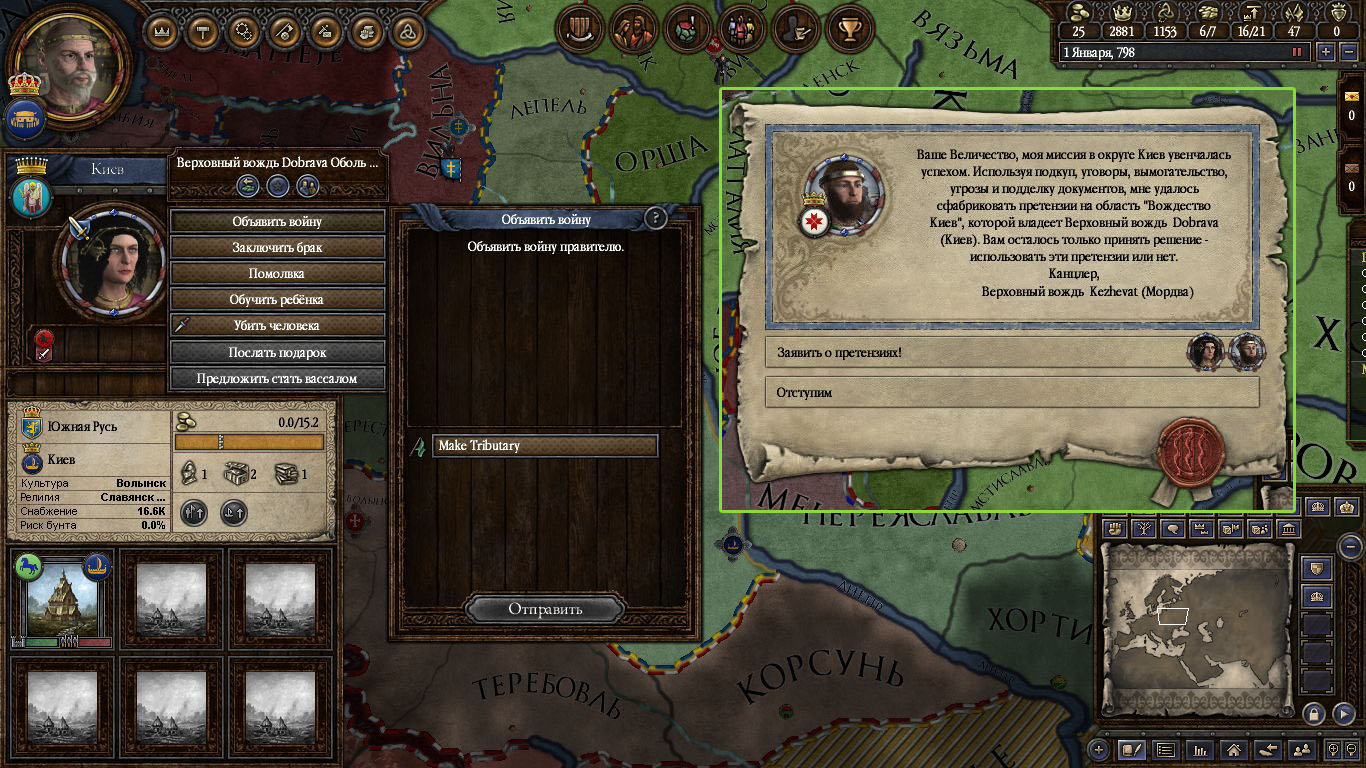
Task: Open help with the question mark button
Action: coord(656,218)
